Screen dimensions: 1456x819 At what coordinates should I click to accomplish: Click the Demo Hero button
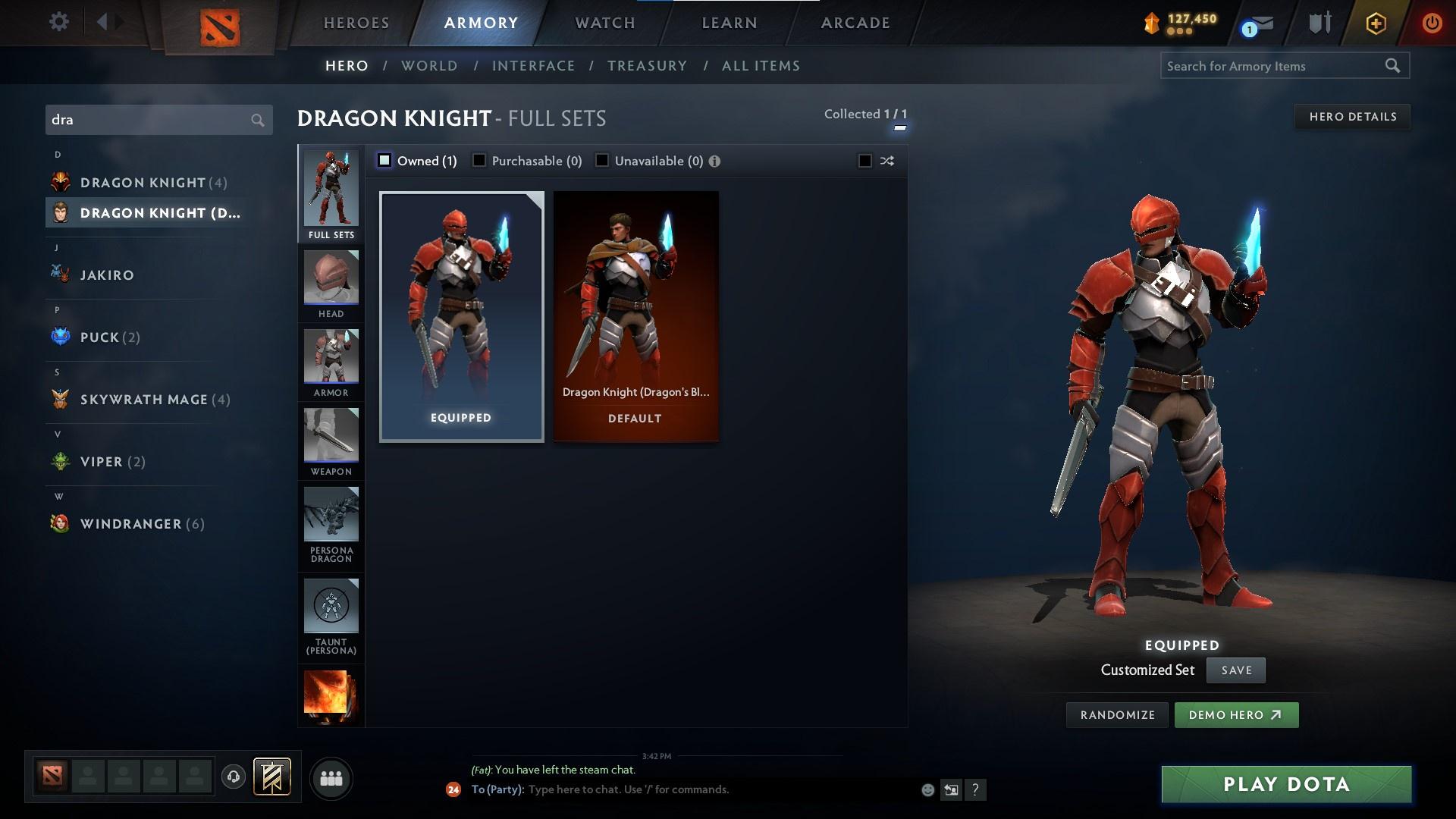(1236, 714)
